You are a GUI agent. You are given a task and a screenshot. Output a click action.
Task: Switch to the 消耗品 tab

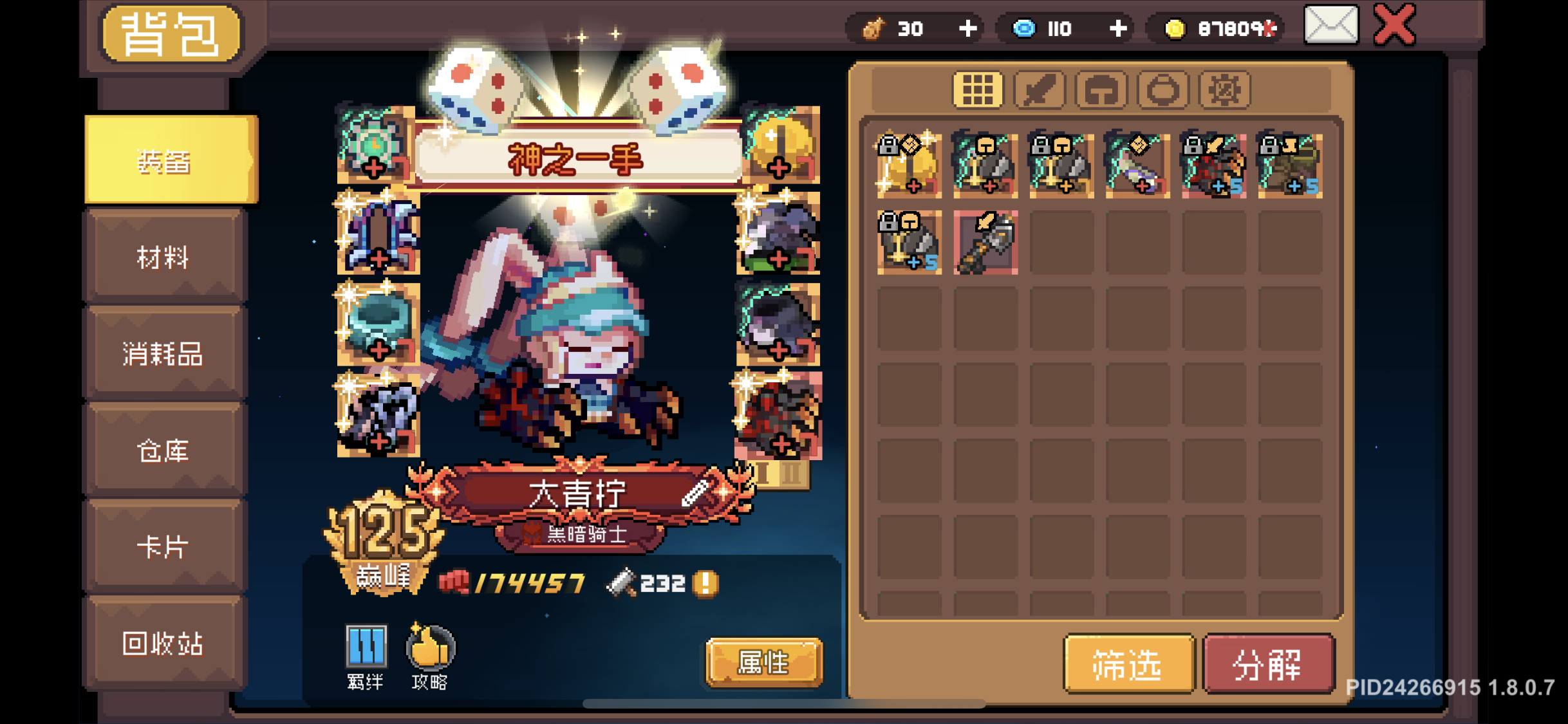point(162,354)
